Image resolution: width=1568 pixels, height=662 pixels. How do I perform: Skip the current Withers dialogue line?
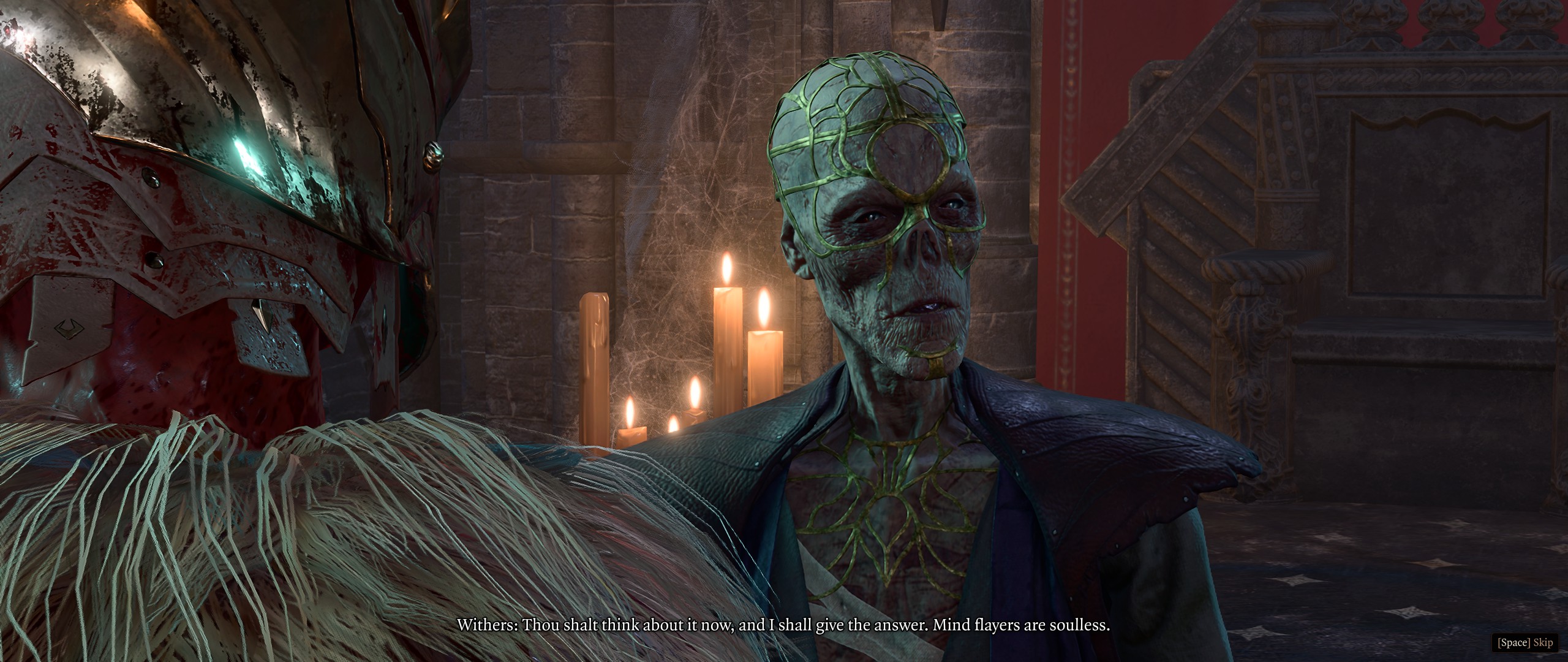(x=1525, y=642)
